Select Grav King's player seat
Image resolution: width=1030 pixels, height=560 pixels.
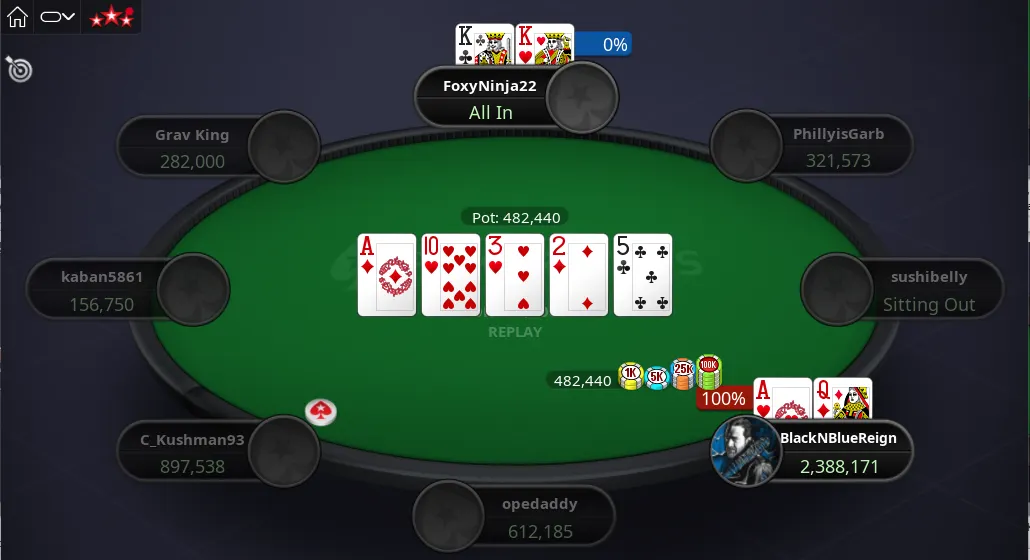tap(192, 148)
